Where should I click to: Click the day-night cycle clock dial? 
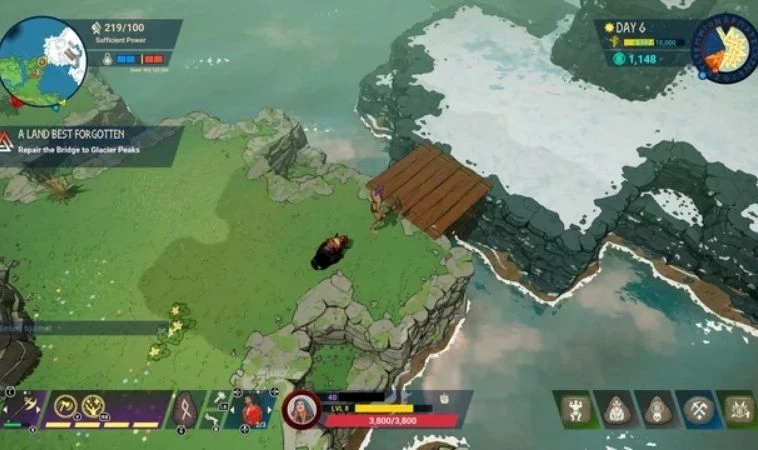point(724,47)
